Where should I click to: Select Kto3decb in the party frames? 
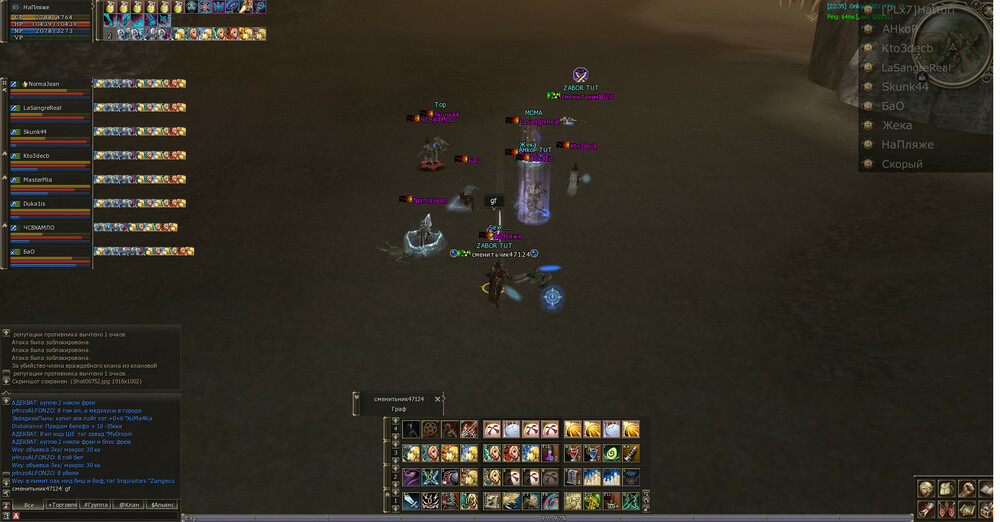[x=42, y=156]
